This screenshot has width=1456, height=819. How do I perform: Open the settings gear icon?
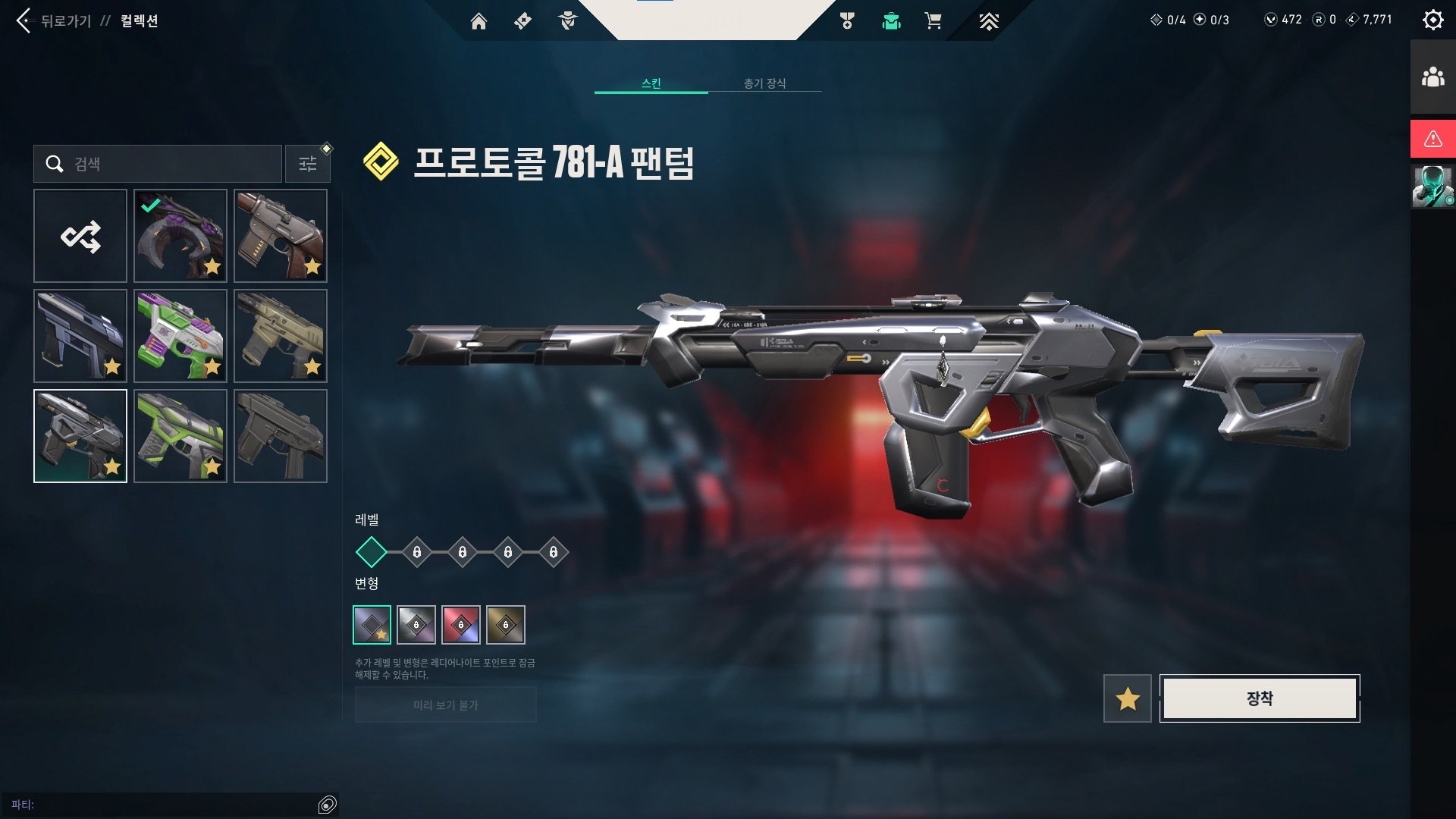click(1432, 20)
